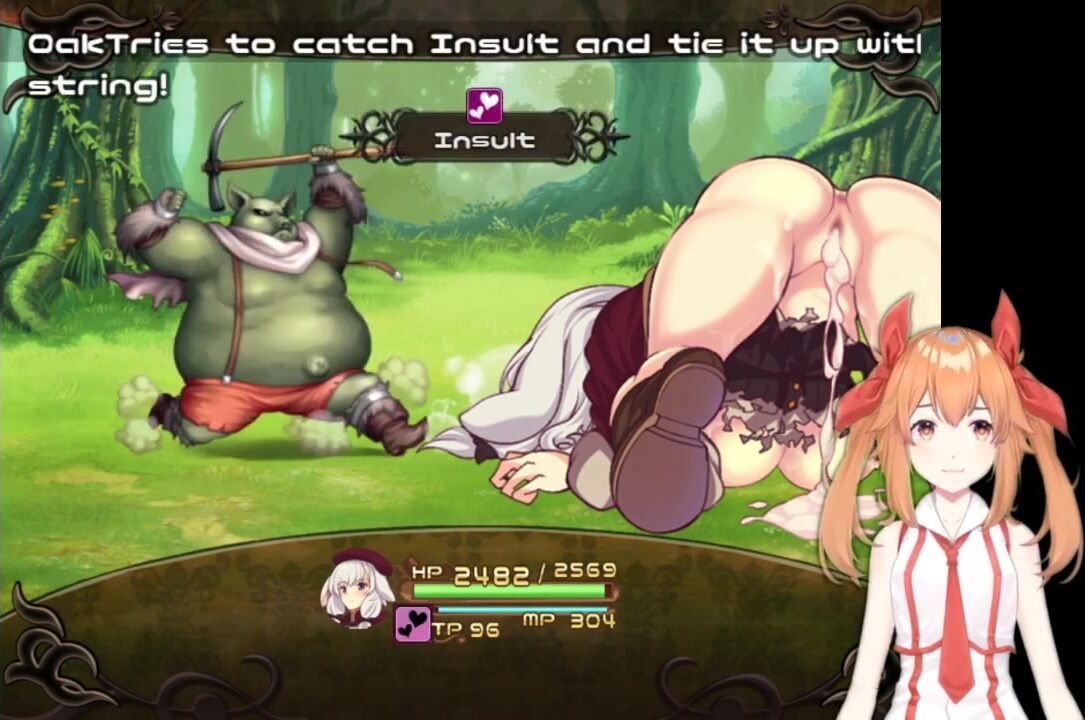The width and height of the screenshot is (1085, 720).
Task: Click the Insult state nameplate
Action: pos(484,141)
